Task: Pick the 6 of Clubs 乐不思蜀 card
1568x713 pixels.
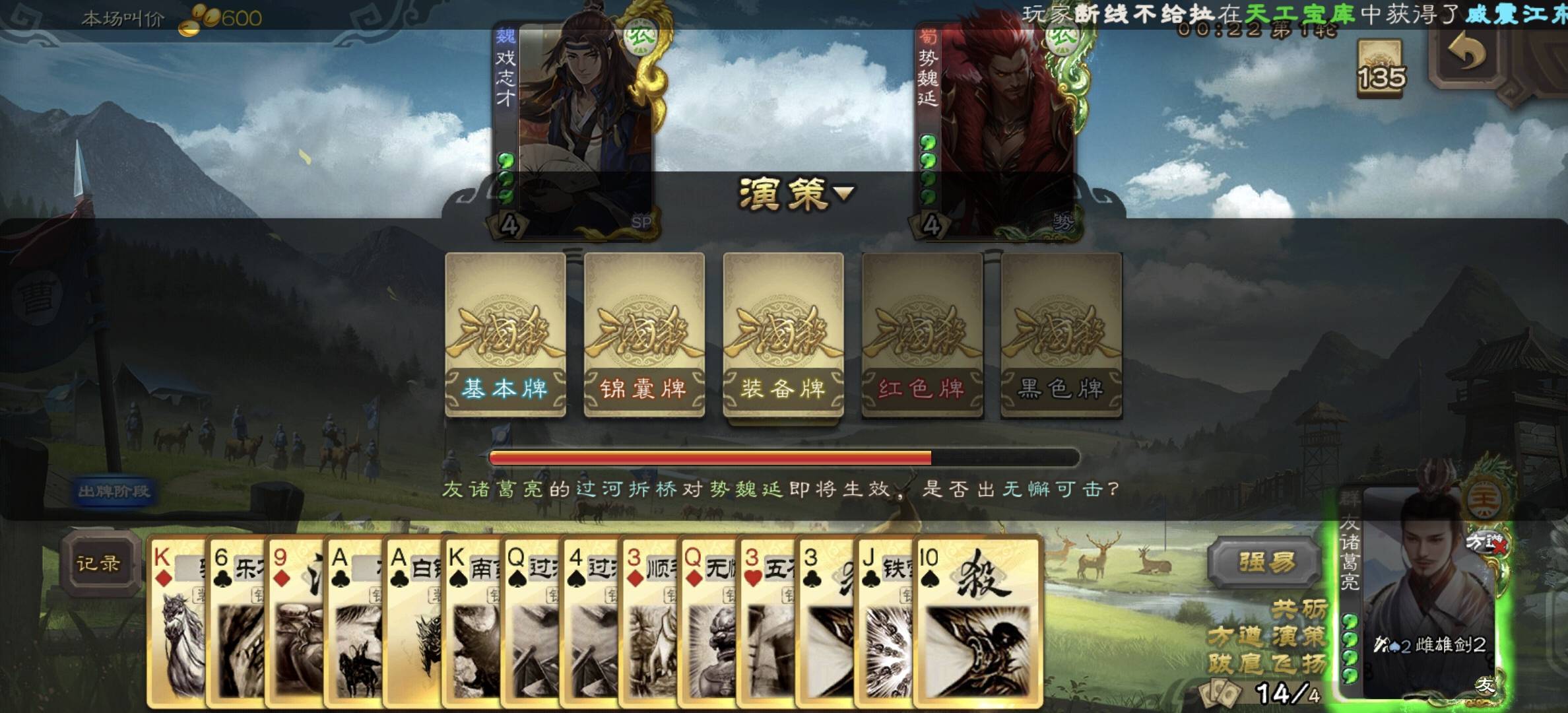Action: point(235,621)
